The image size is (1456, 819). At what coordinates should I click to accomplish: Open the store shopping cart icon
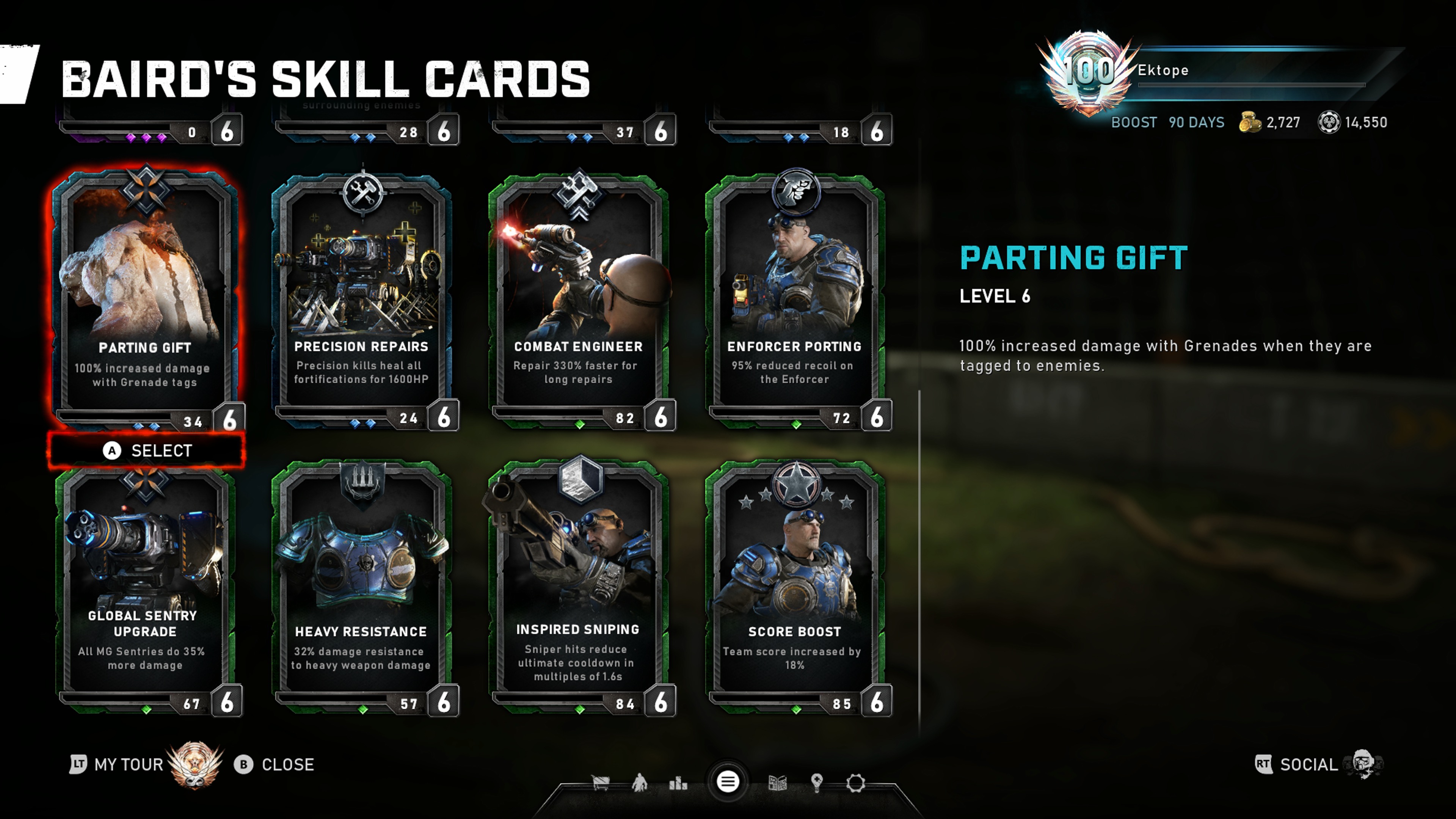click(600, 783)
